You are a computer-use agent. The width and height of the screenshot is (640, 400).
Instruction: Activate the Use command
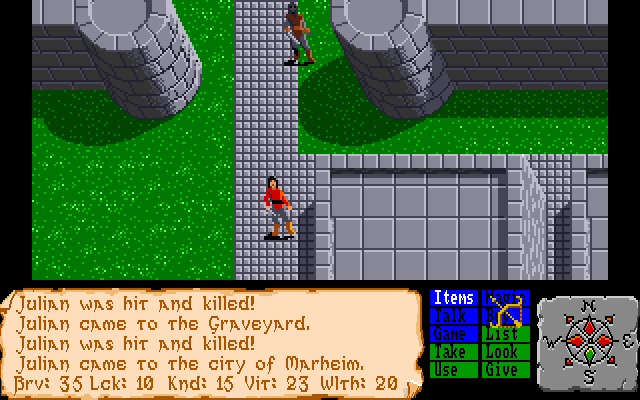point(454,370)
